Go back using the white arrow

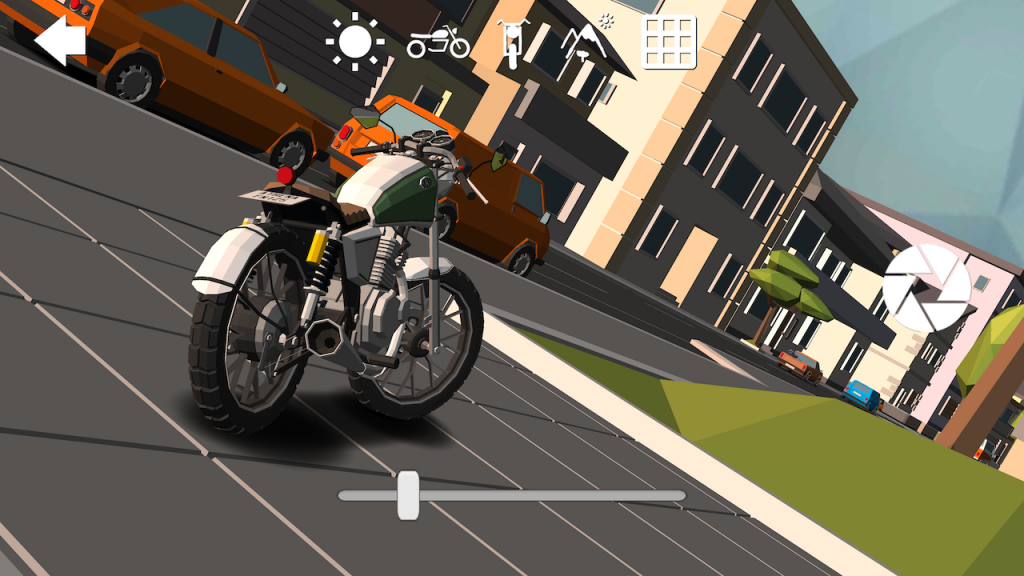pos(60,40)
